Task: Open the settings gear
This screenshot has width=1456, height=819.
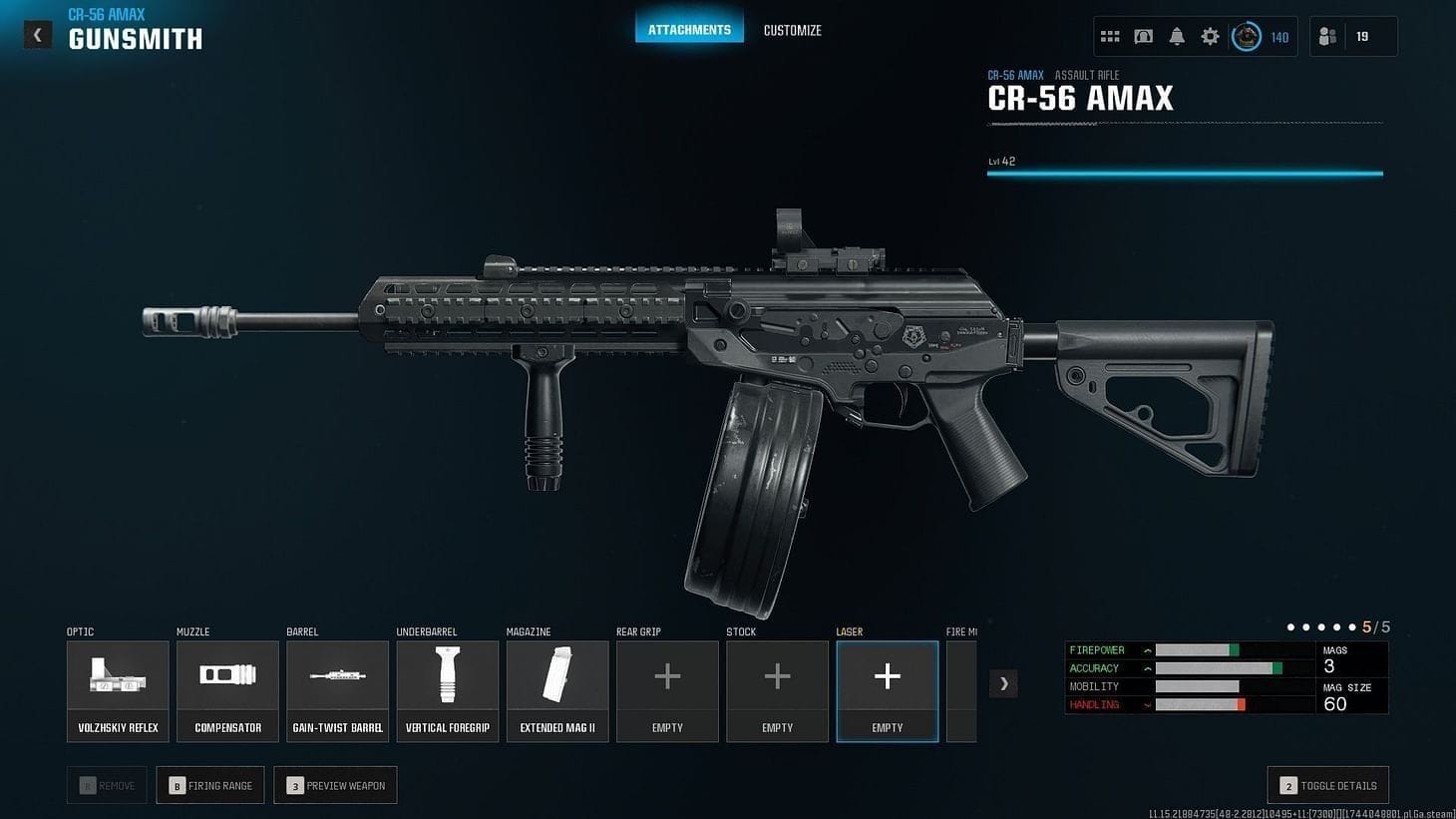Action: pos(1210,35)
